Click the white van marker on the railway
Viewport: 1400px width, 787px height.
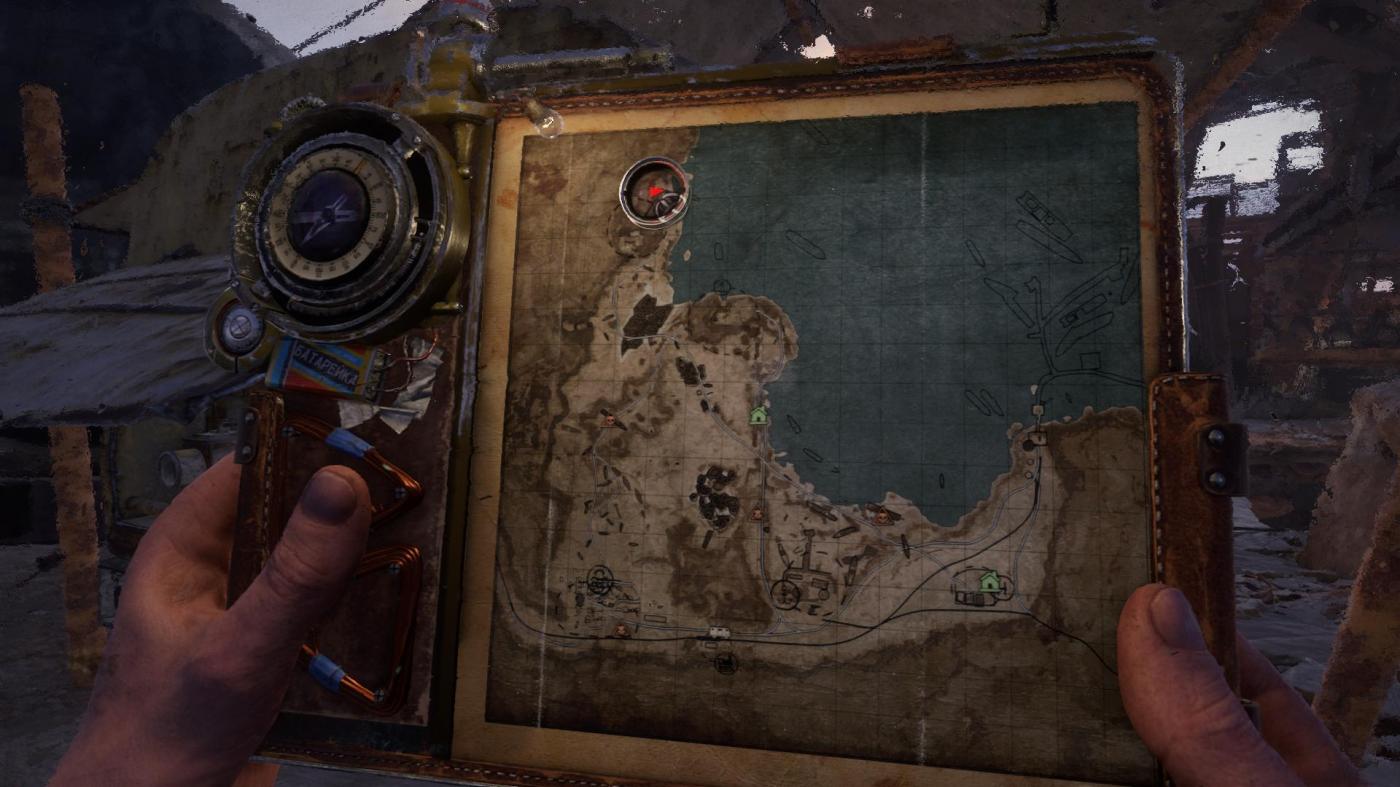(718, 633)
